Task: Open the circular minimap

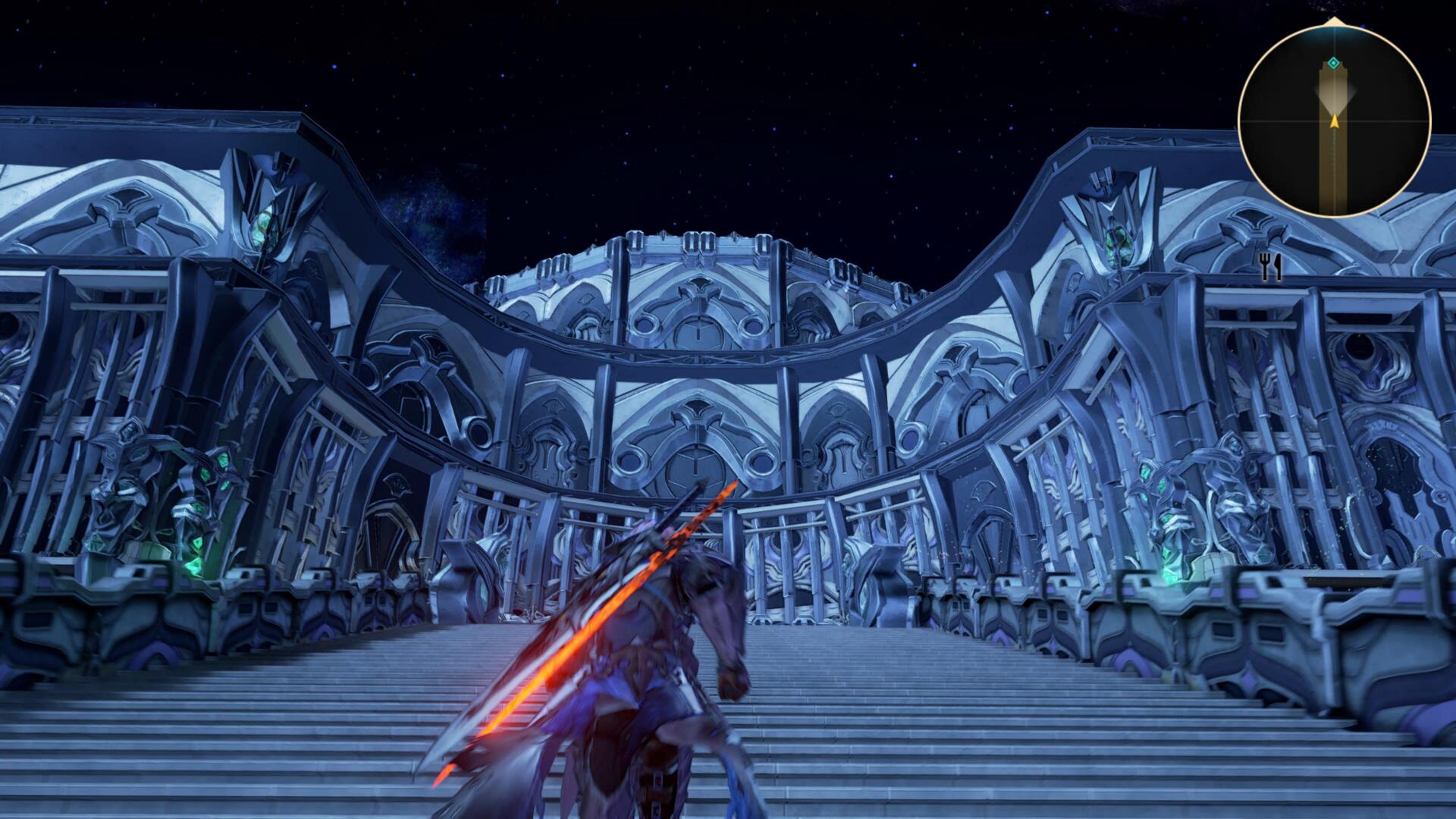Action: [x=1334, y=121]
